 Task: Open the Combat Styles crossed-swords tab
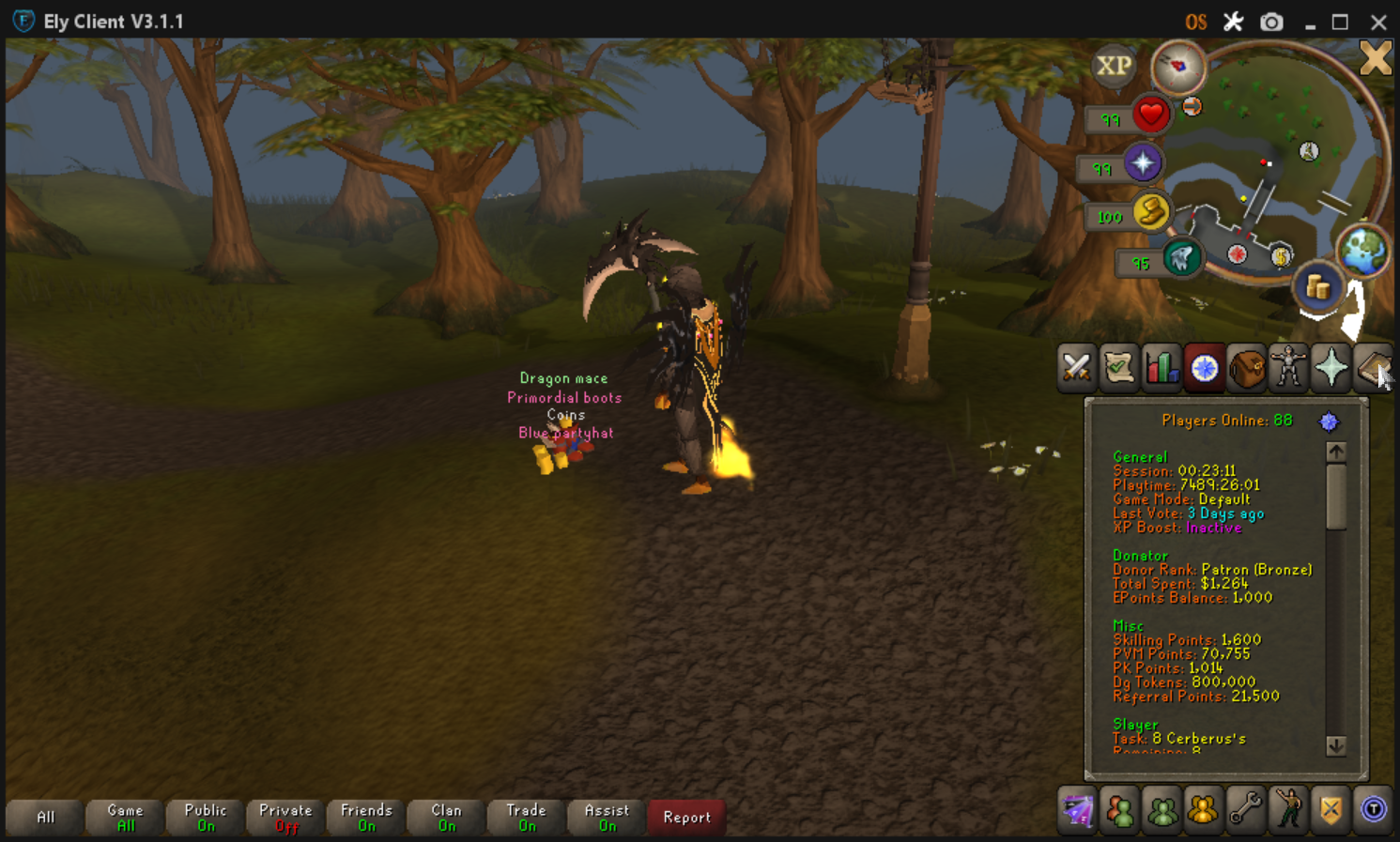(1076, 367)
